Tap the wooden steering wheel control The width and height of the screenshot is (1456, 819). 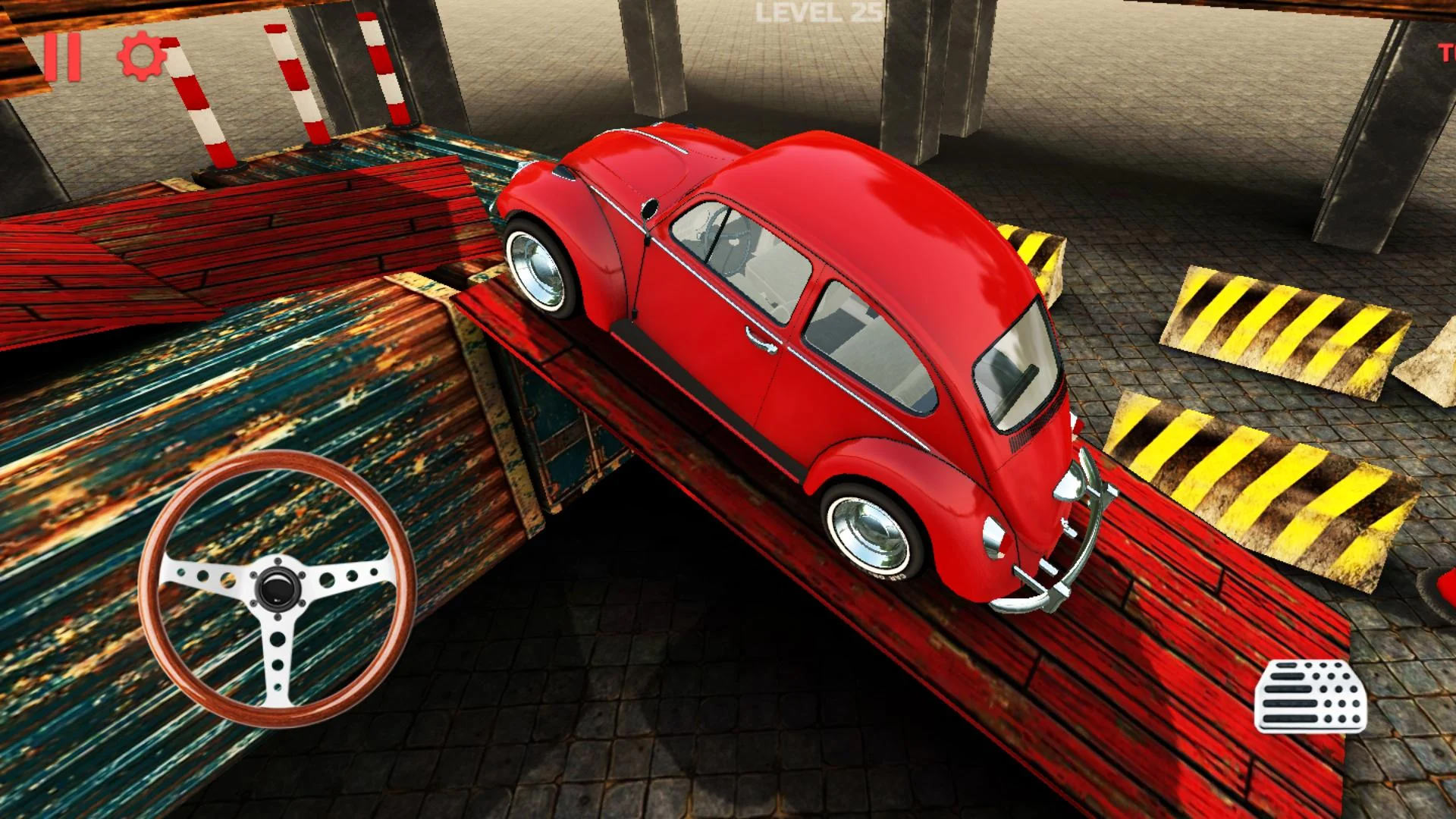276,588
